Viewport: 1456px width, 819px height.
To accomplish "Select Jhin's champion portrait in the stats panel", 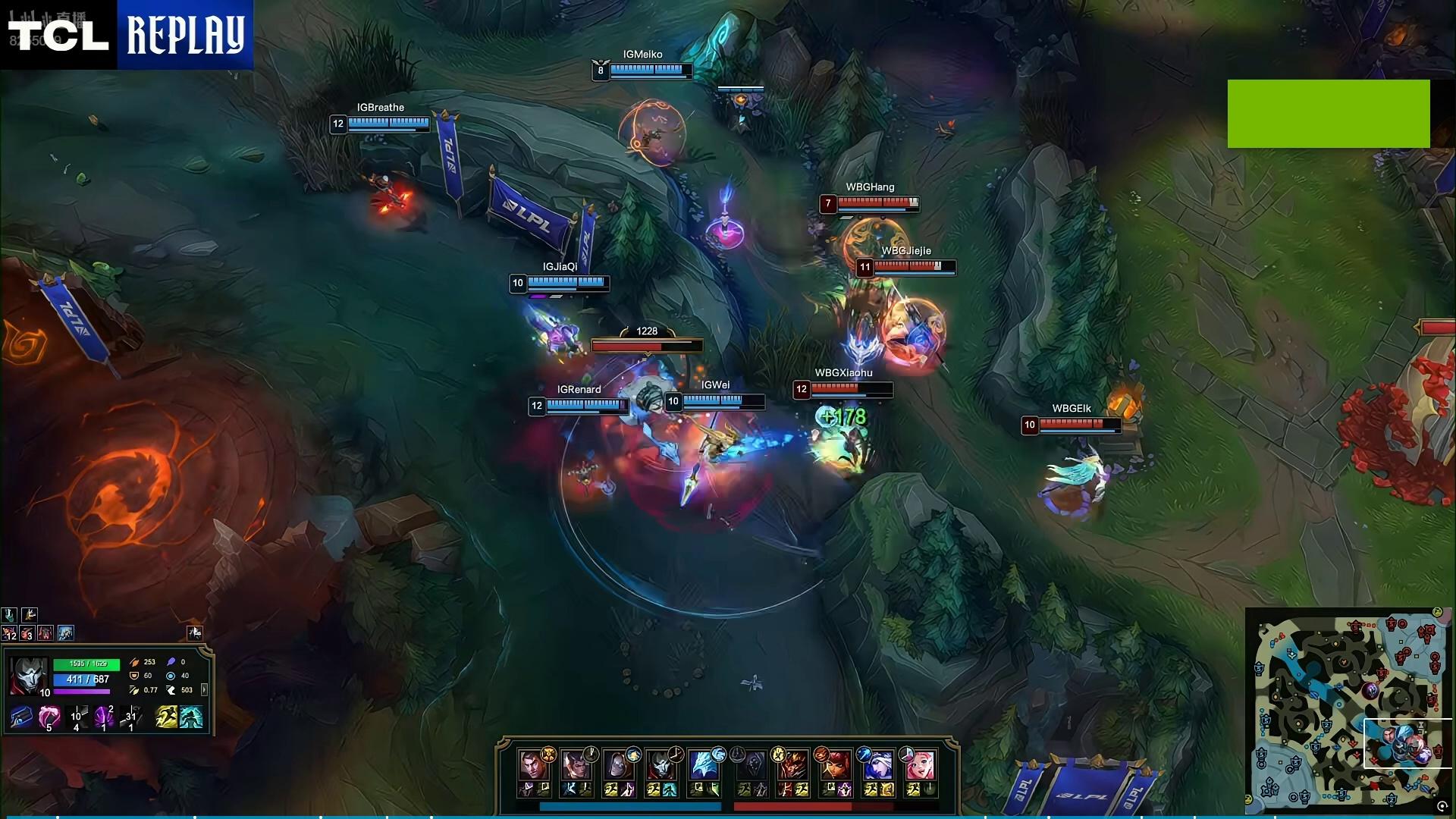I will [29, 676].
